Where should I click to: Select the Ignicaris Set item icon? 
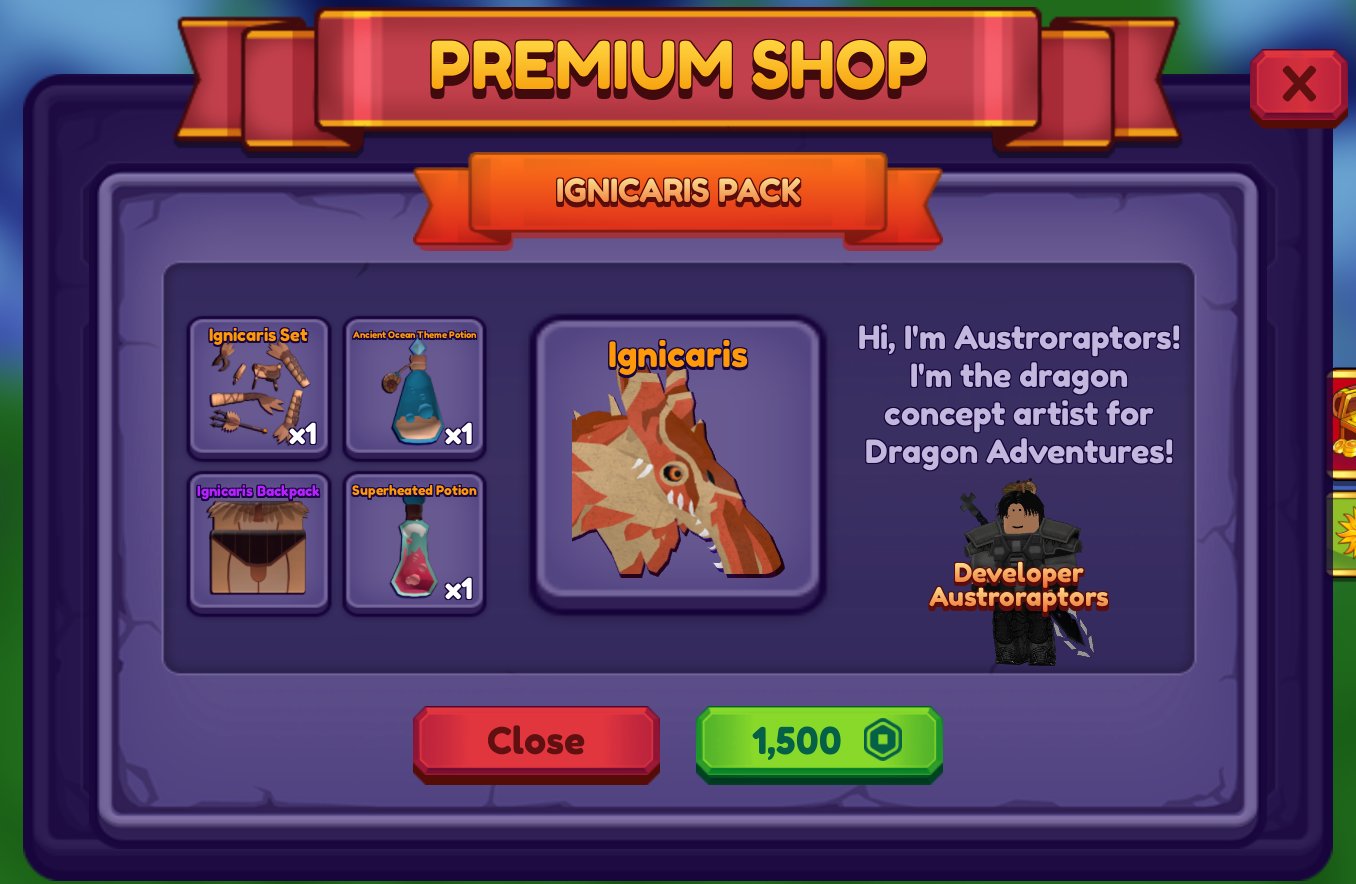point(258,390)
